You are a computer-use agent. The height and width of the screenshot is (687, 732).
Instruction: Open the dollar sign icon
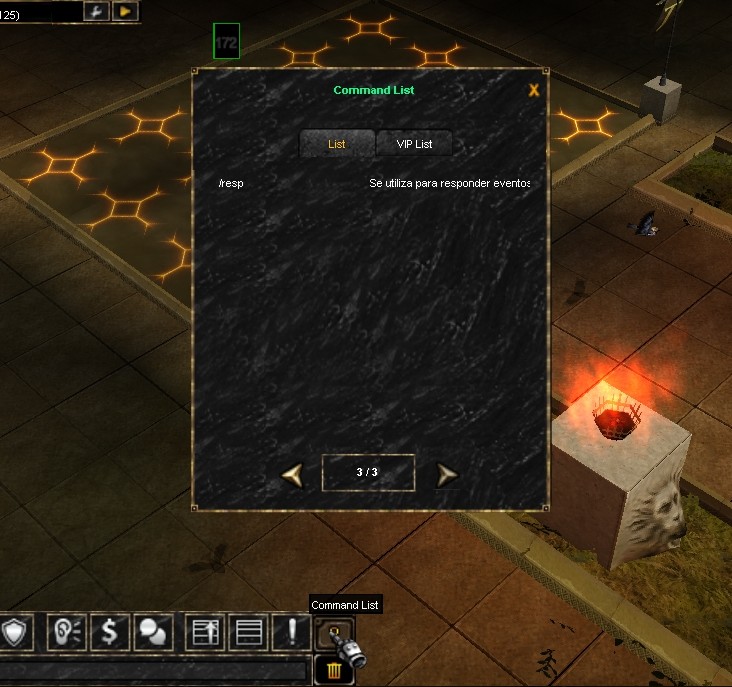tap(110, 632)
